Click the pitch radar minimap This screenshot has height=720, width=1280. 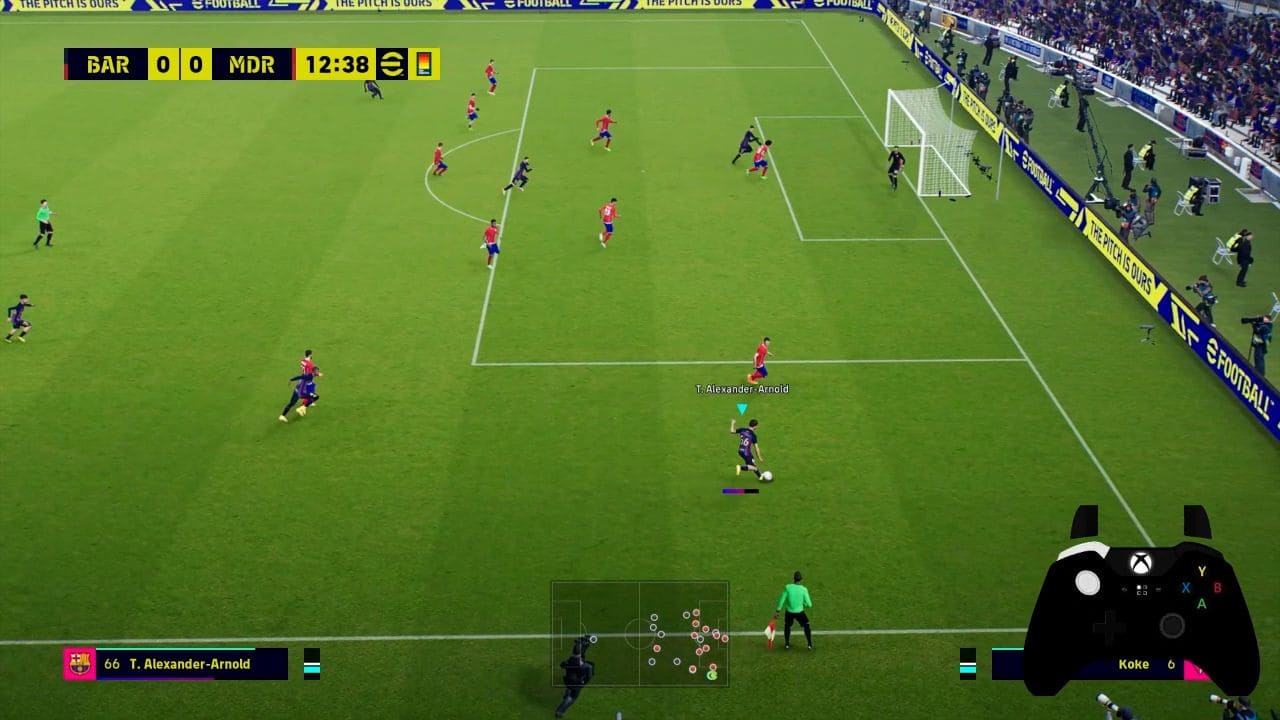click(x=639, y=633)
